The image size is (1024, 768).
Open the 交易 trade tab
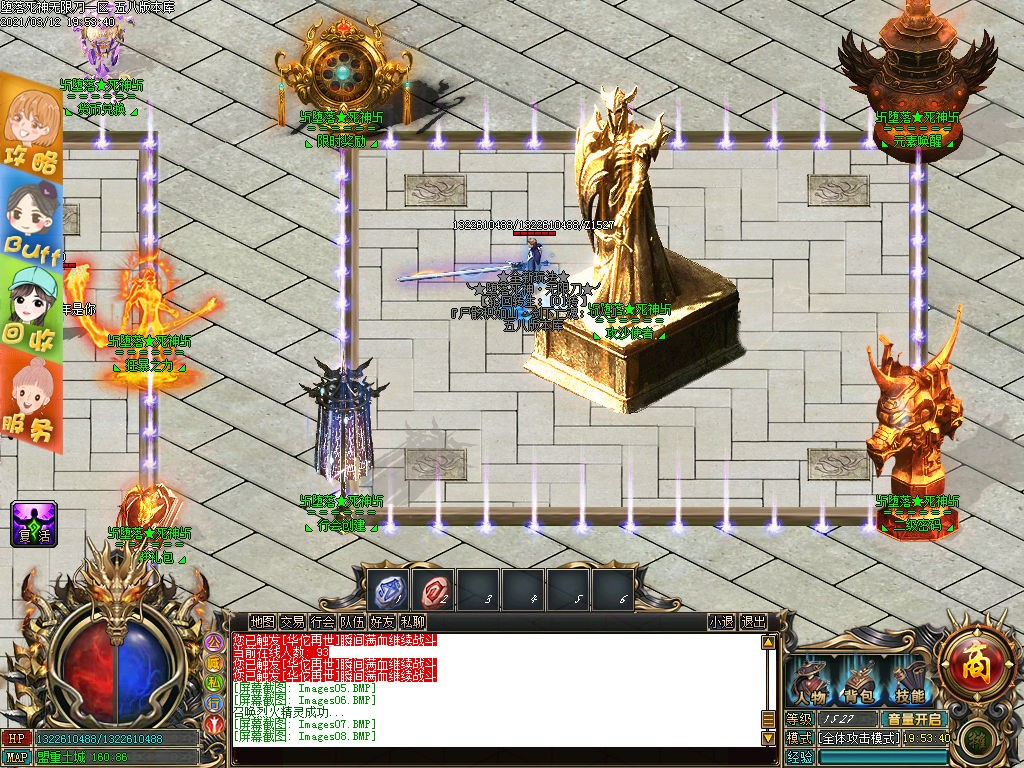coord(292,621)
